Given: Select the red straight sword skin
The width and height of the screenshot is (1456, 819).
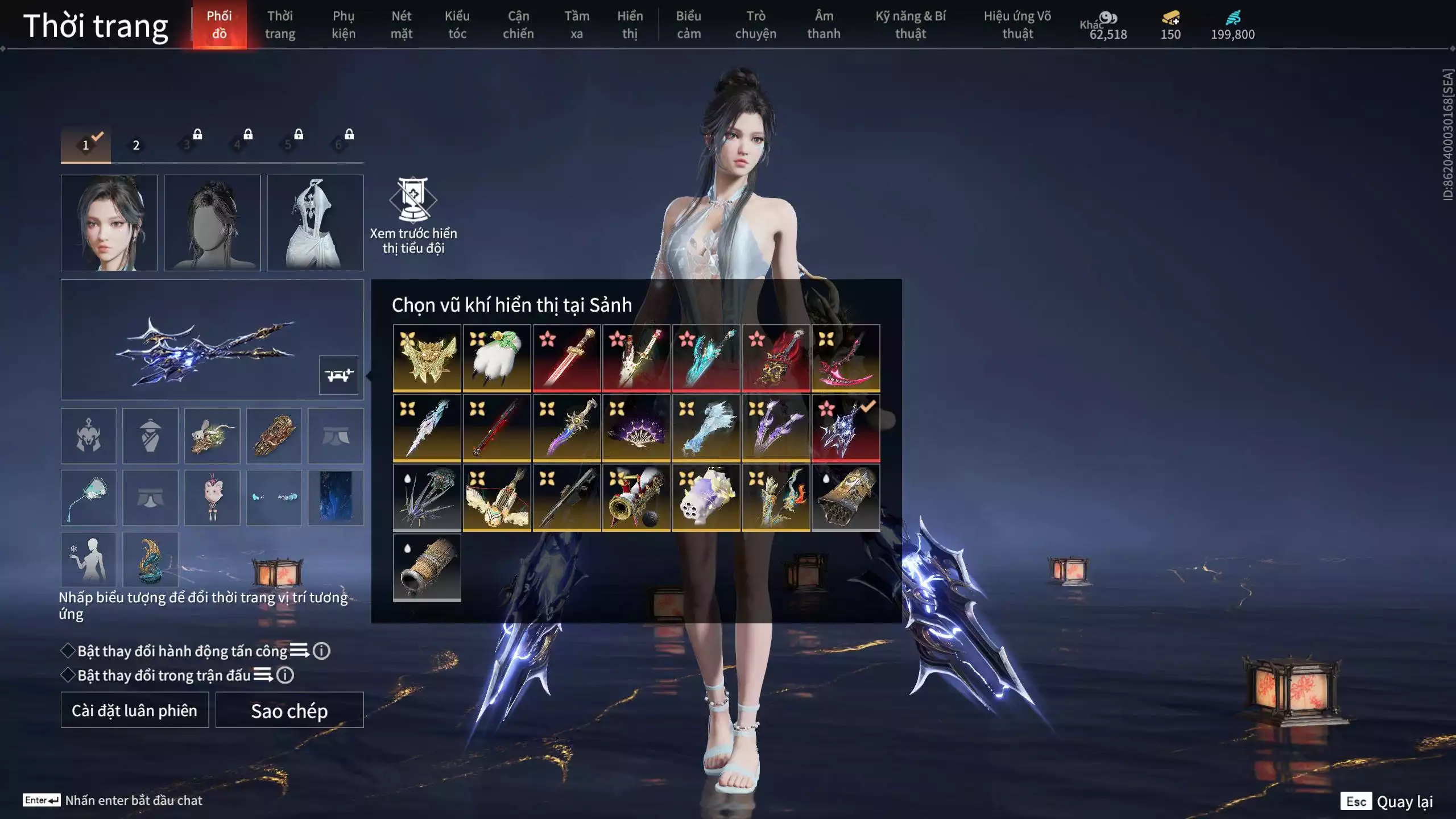Looking at the screenshot, I should coord(566,358).
